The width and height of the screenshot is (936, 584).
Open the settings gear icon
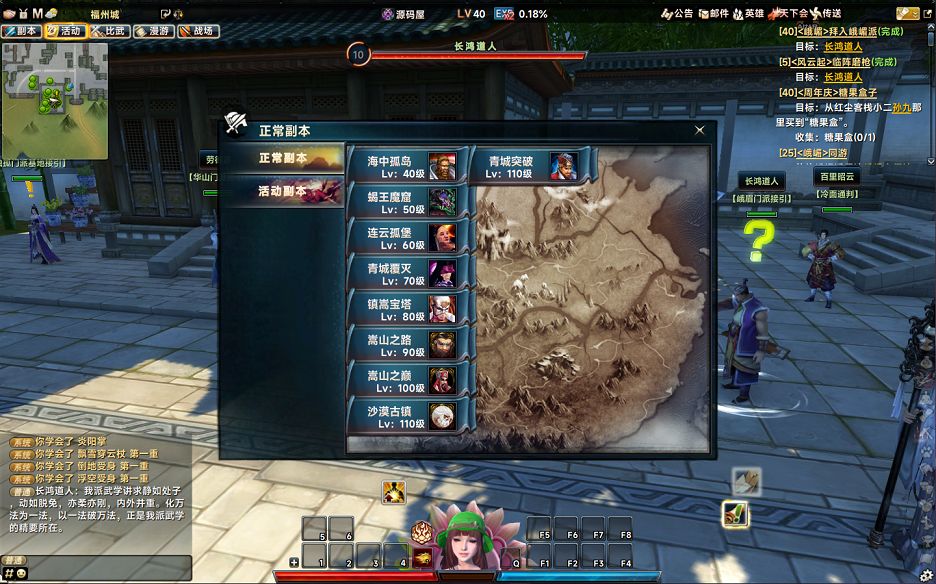(925, 574)
